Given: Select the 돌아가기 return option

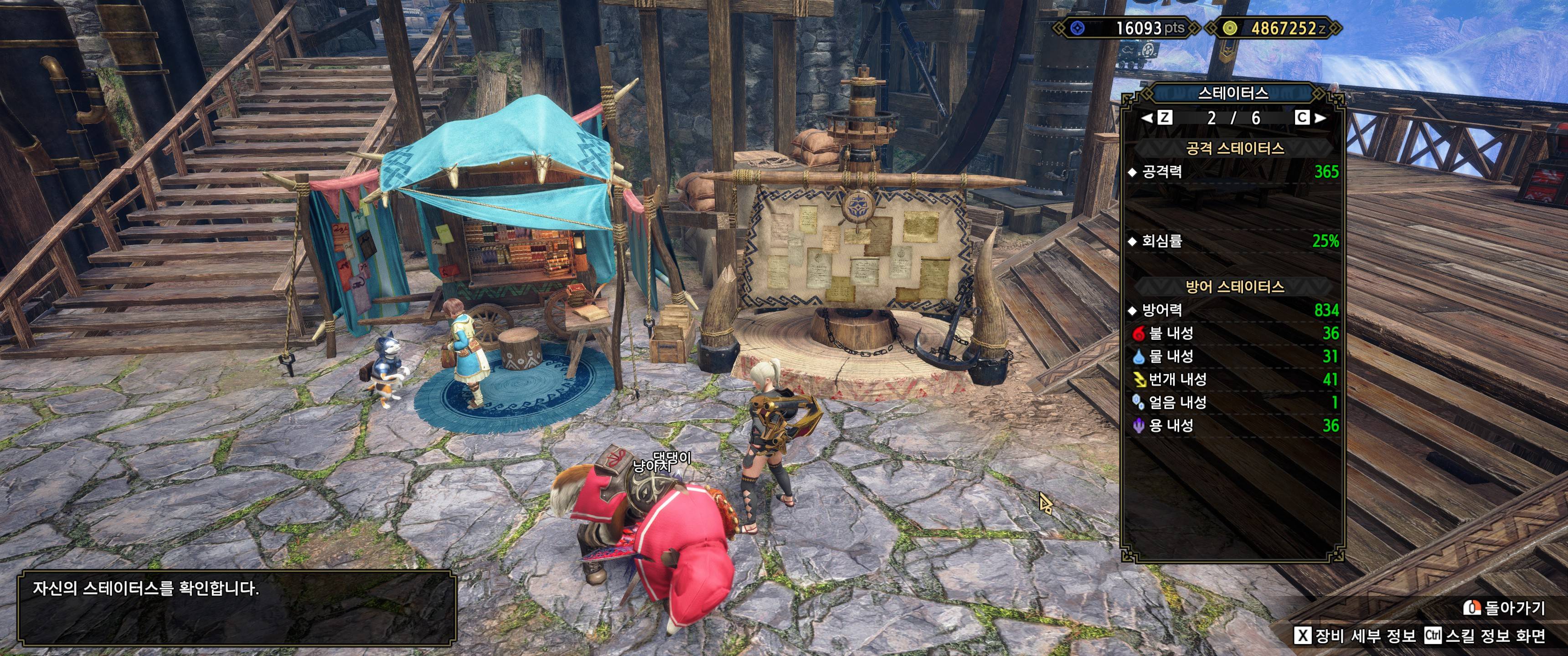Looking at the screenshot, I should pos(1504,607).
